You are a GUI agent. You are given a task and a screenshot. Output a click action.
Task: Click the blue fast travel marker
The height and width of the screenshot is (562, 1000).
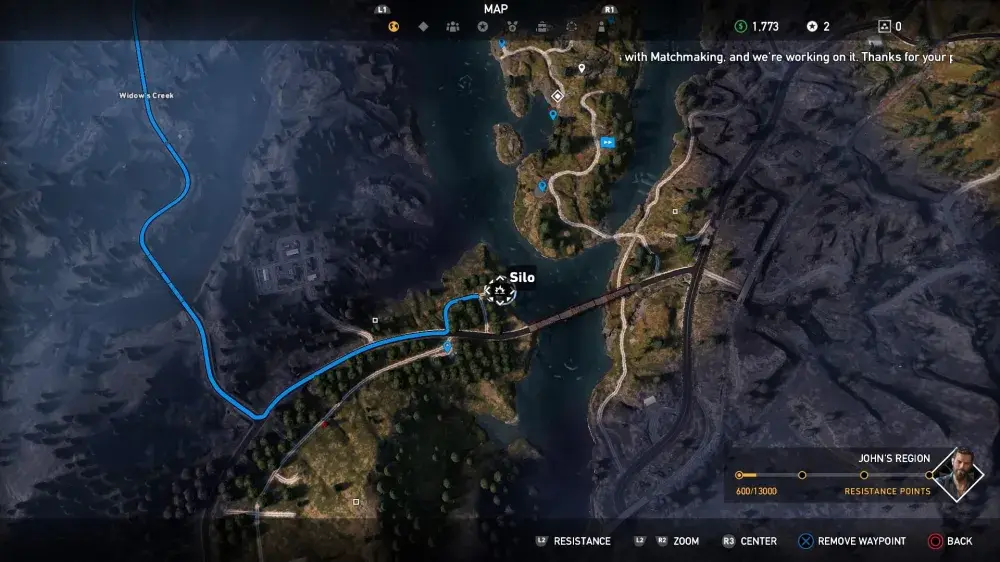coord(607,143)
